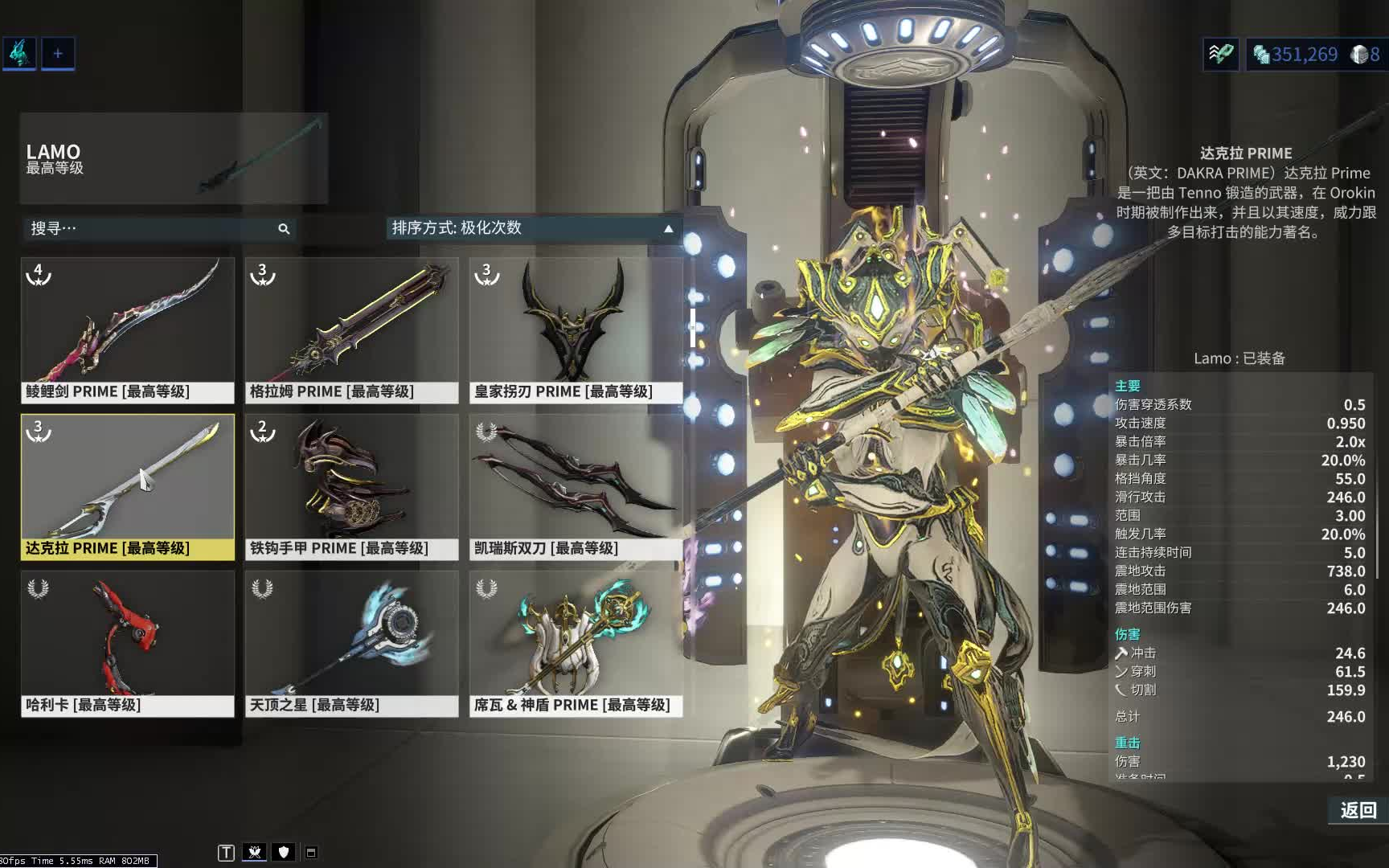Select the Warframe loadout slot icon
This screenshot has width=1389, height=868.
[x=18, y=53]
